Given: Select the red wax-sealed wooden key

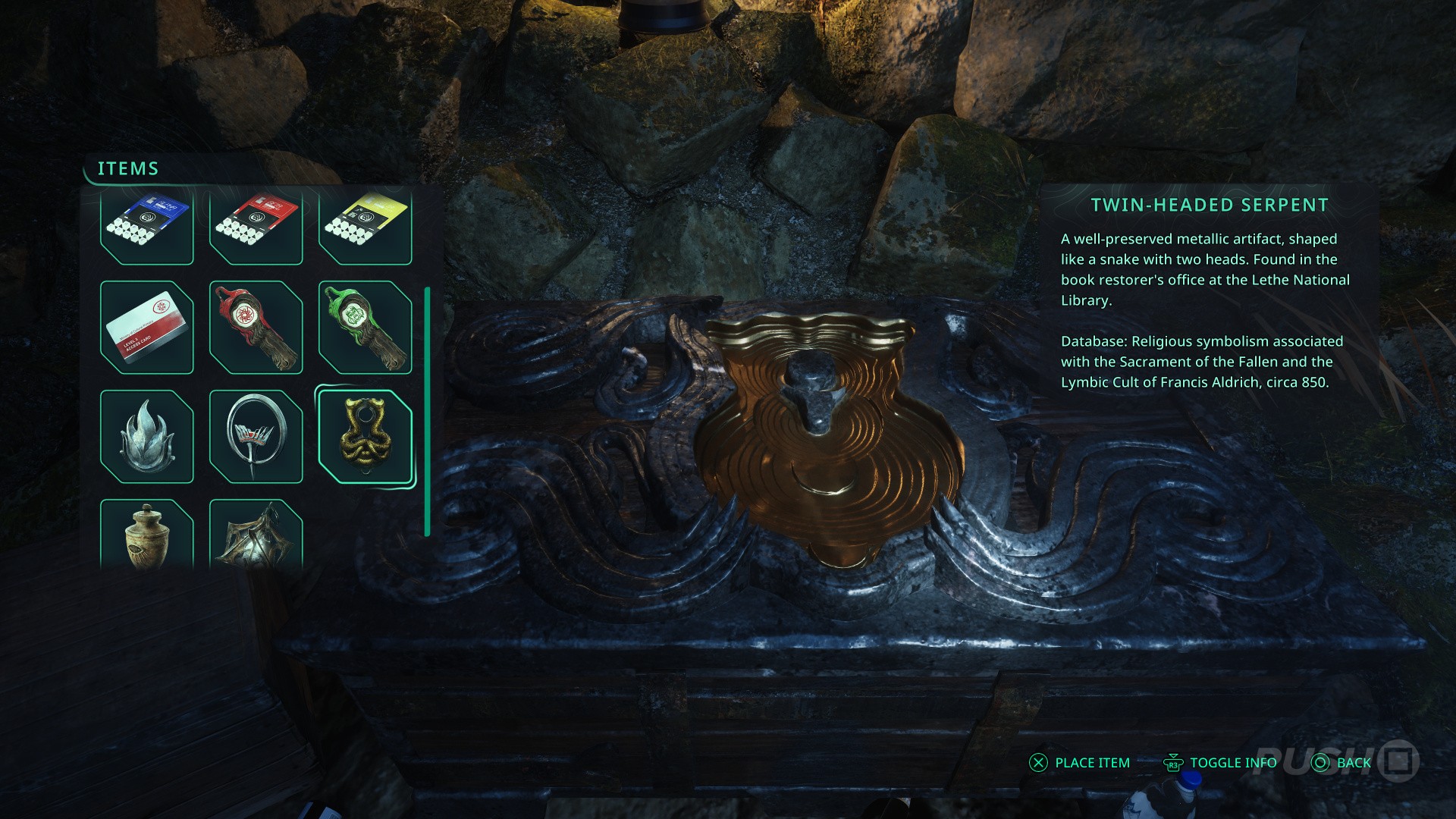Looking at the screenshot, I should click(x=256, y=328).
